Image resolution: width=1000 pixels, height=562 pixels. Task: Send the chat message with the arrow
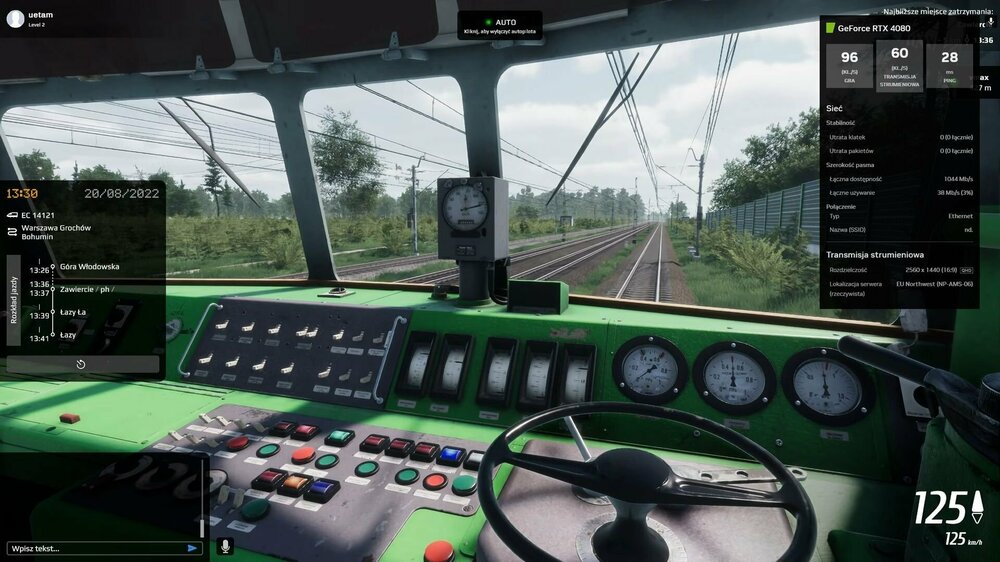(x=192, y=548)
